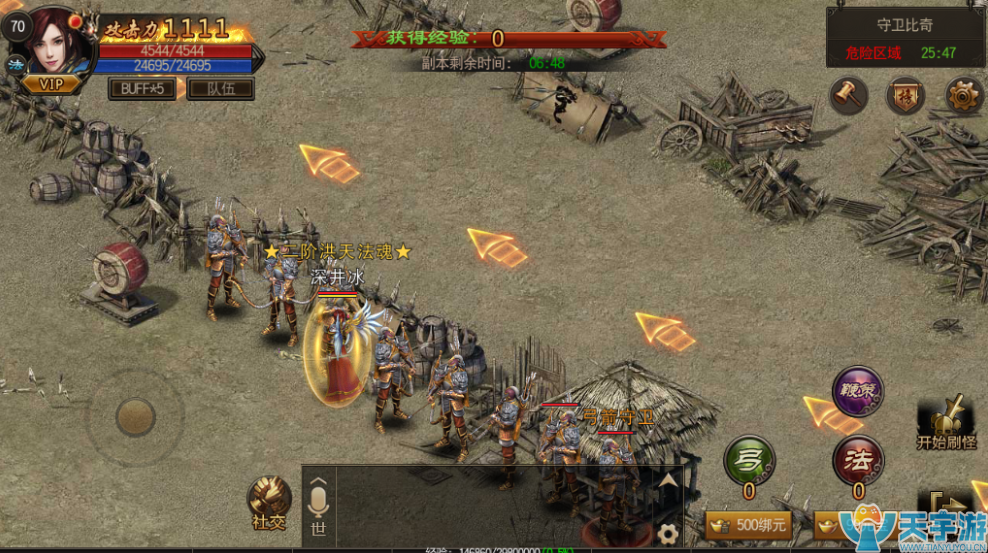Use the virtual movement joystick
The image size is (988, 553).
coord(135,416)
